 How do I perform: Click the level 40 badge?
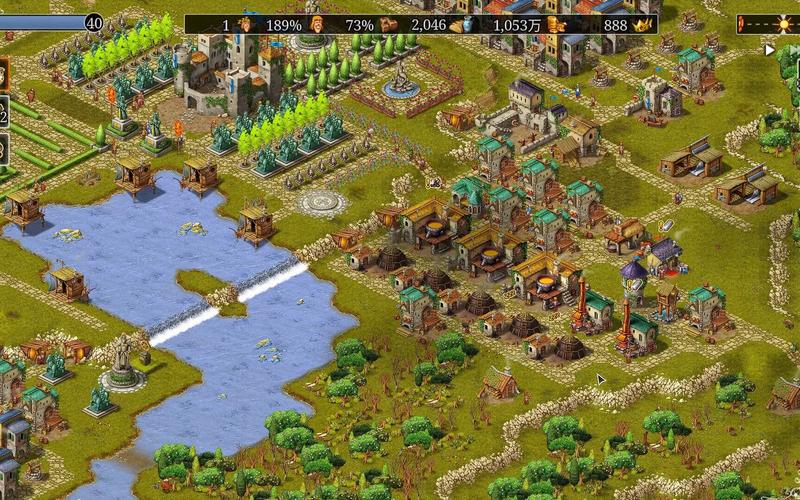tap(94, 22)
